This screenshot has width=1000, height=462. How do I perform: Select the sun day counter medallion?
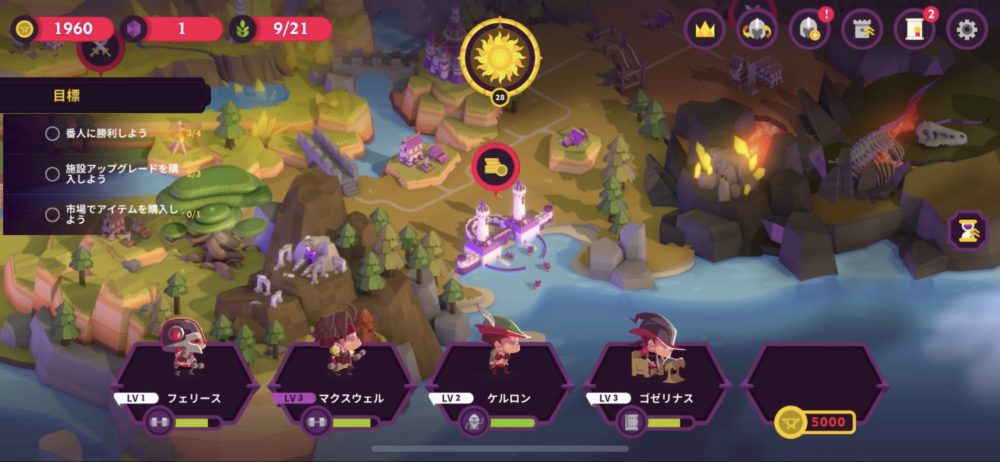click(x=499, y=56)
